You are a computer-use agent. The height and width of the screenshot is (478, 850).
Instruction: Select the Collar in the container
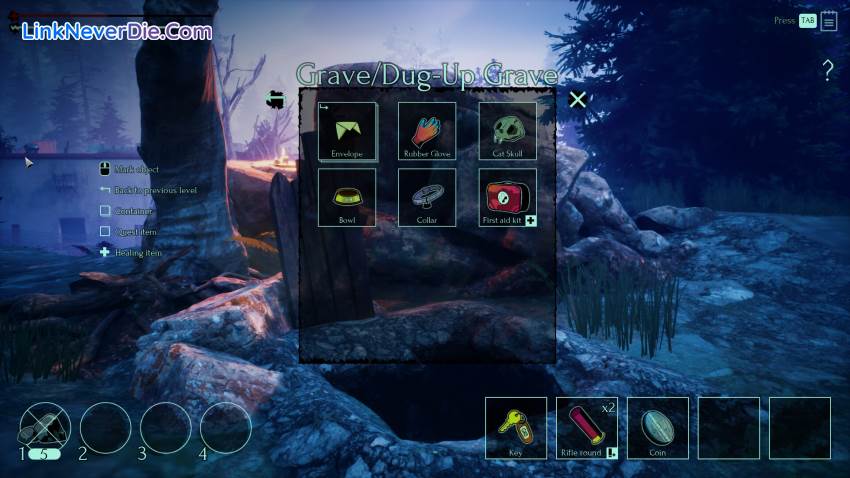pyautogui.click(x=427, y=197)
